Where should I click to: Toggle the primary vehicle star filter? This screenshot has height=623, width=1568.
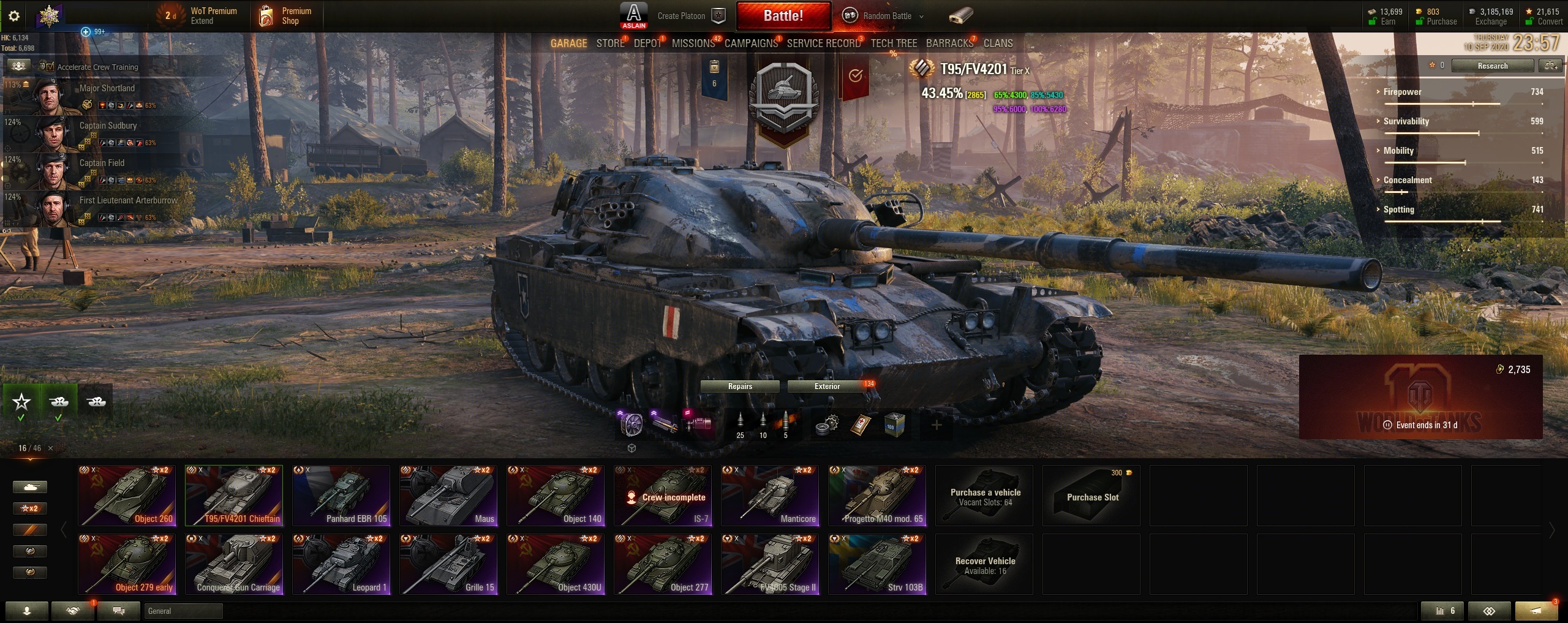coord(21,401)
